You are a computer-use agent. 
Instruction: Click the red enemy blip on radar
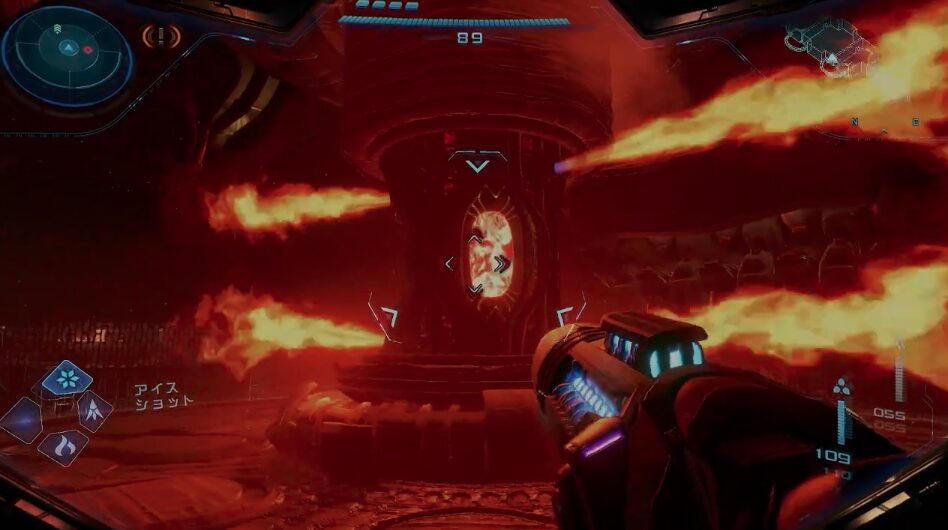tap(87, 49)
